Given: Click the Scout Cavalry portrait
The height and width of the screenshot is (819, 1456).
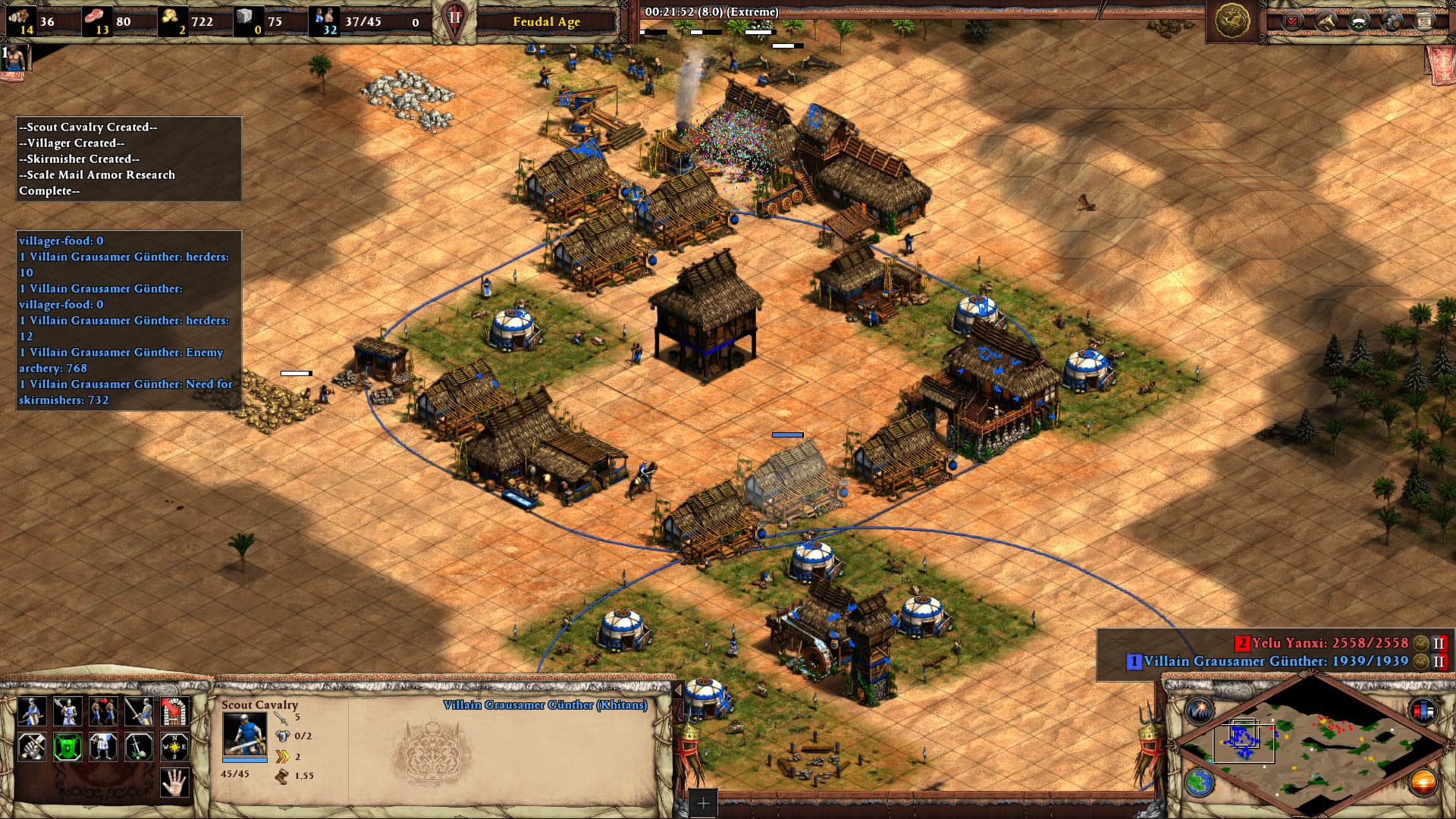Looking at the screenshot, I should 244,733.
